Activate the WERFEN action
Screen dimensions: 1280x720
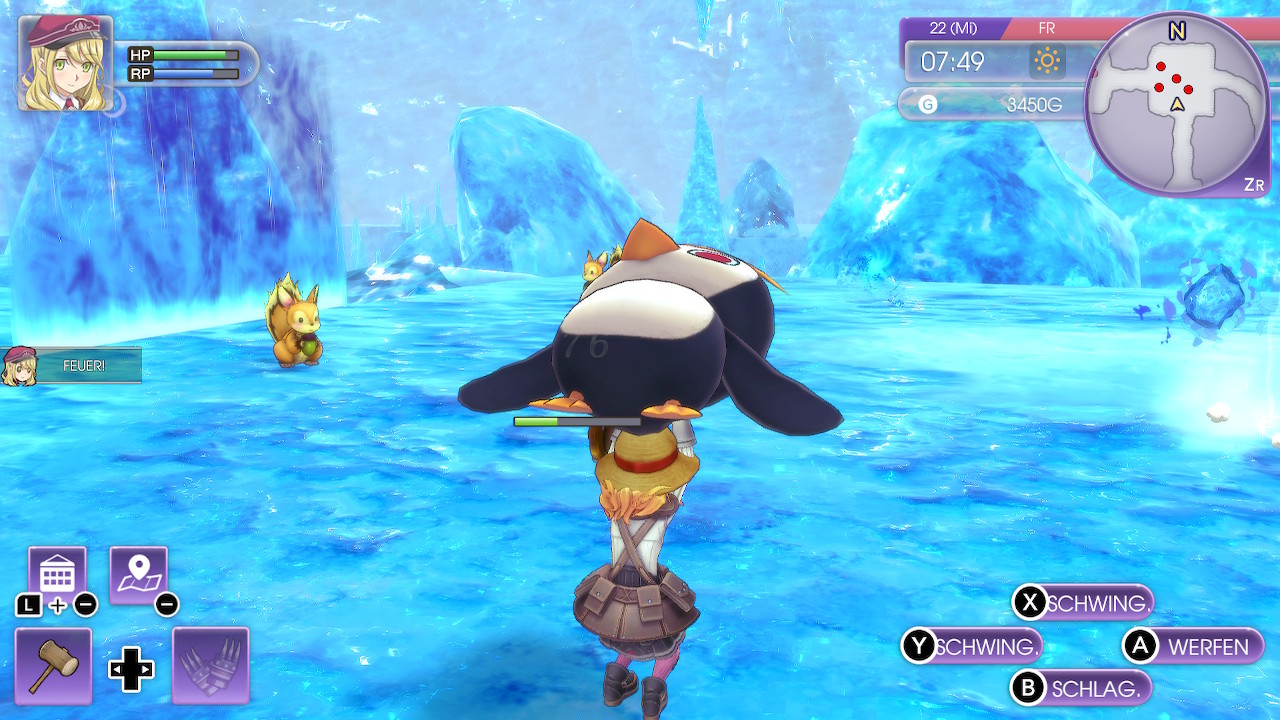(x=1194, y=647)
